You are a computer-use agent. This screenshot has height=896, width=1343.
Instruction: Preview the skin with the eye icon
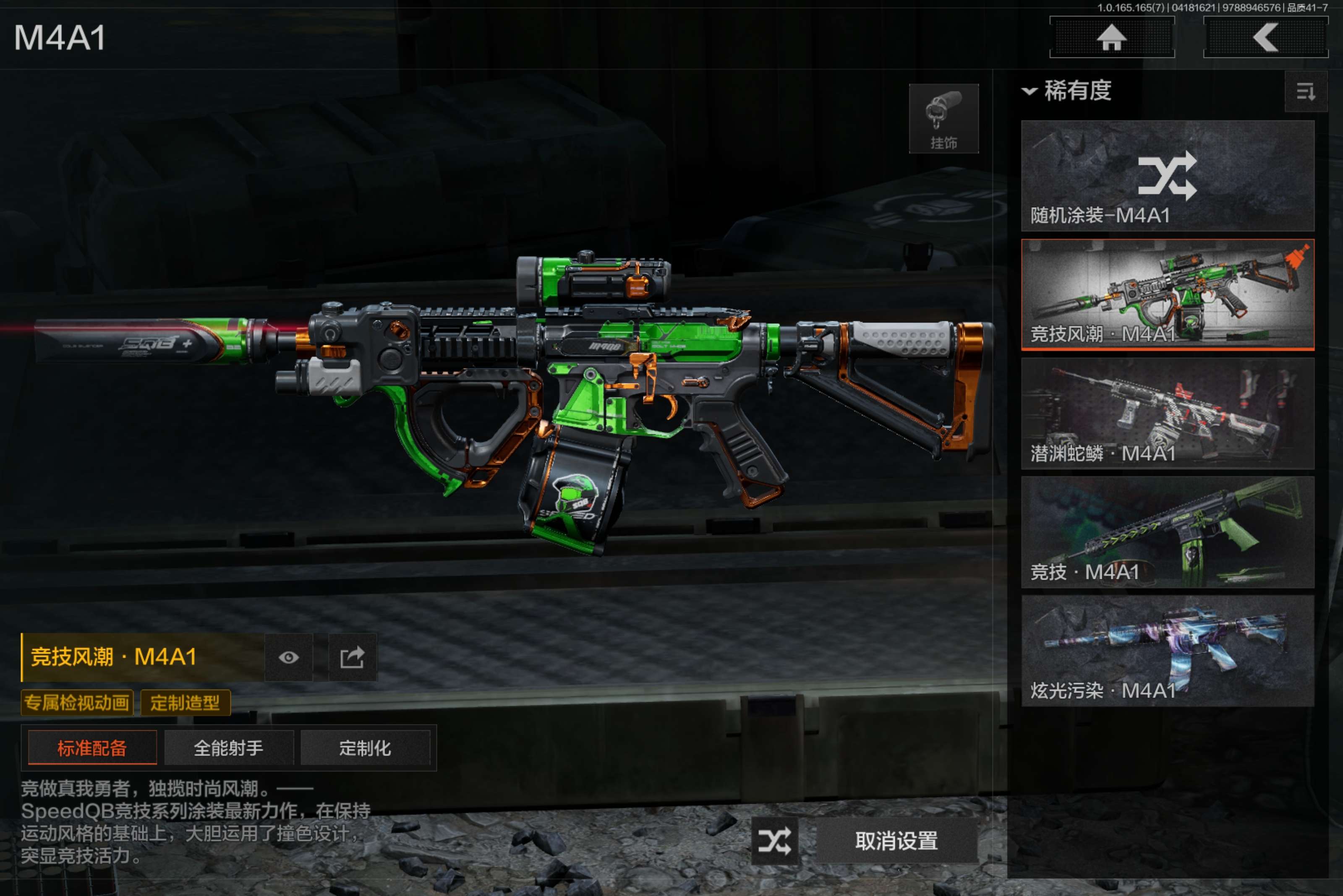tap(289, 658)
